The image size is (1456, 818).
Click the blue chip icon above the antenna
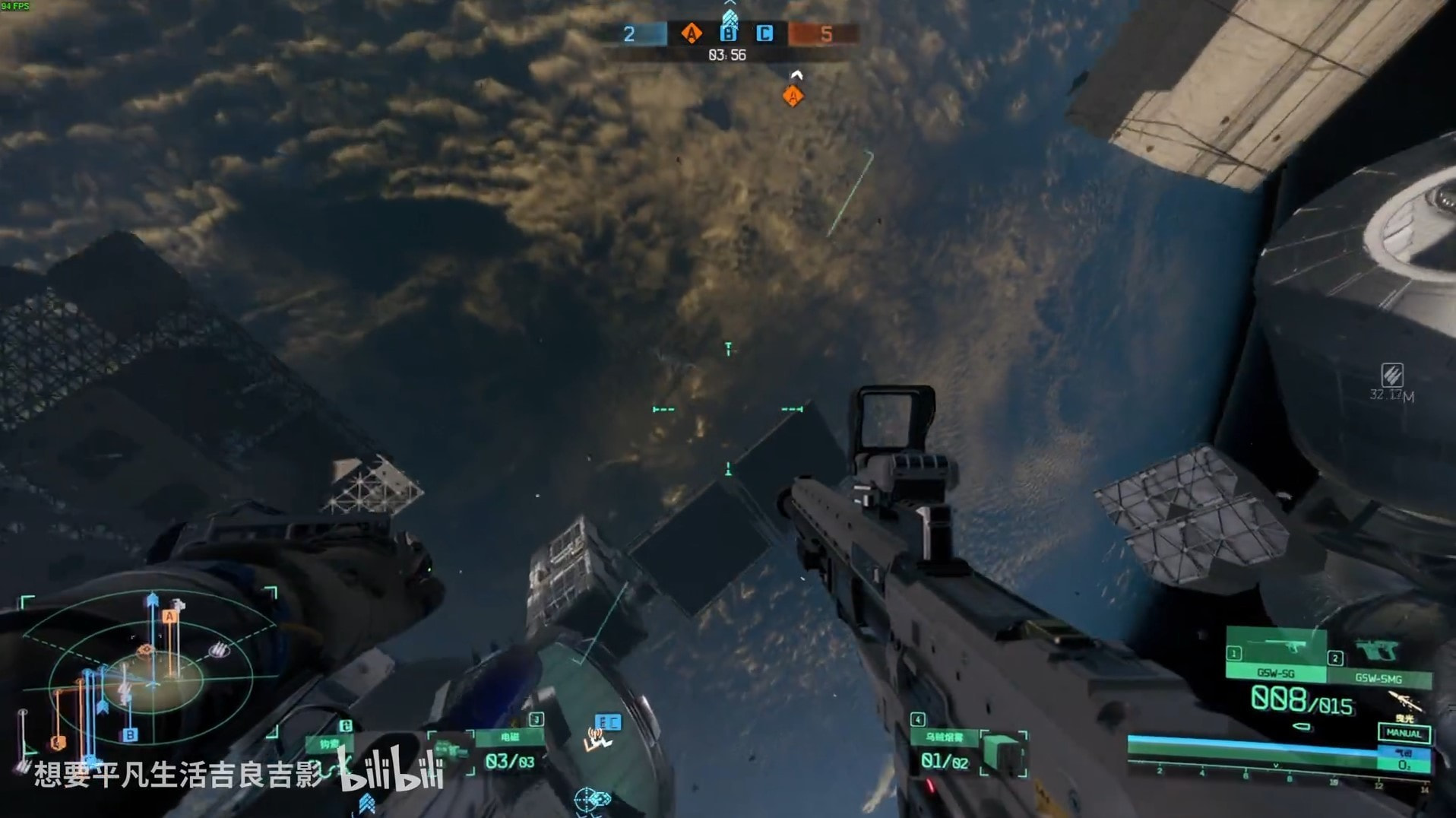608,722
